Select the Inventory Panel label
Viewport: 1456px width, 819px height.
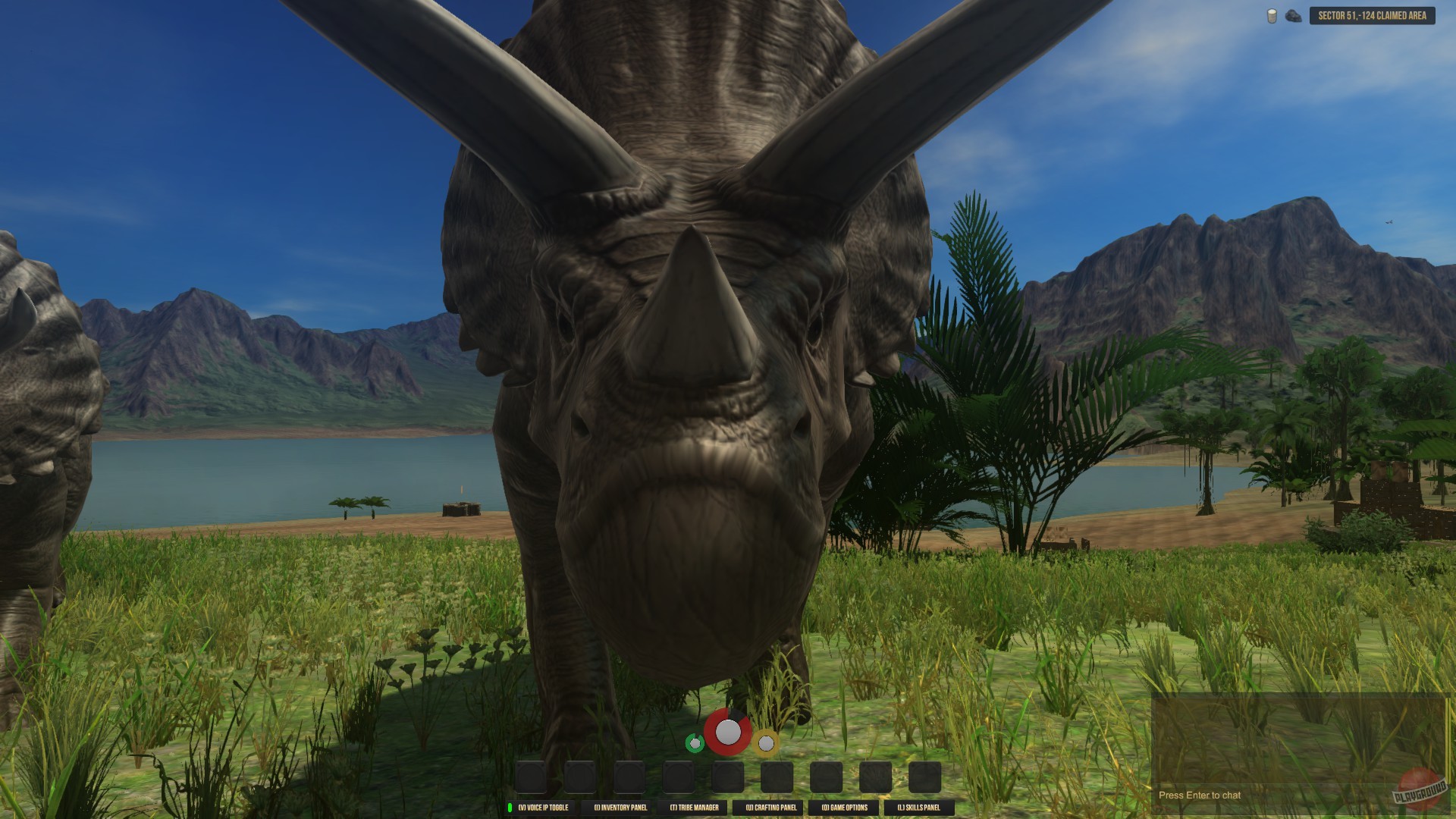tap(622, 808)
